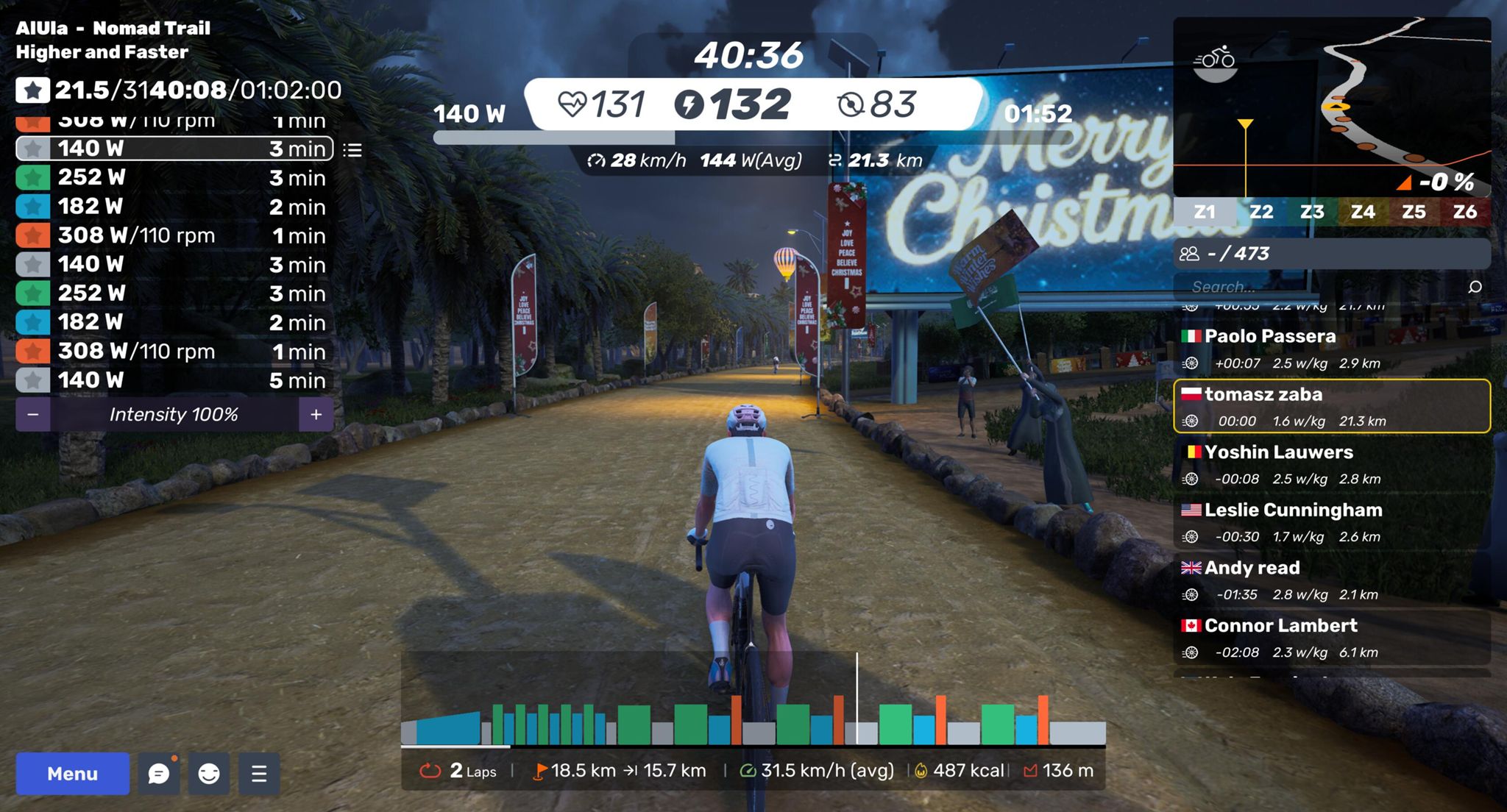
Task: Decrease workout intensity with minus button
Action: [33, 415]
